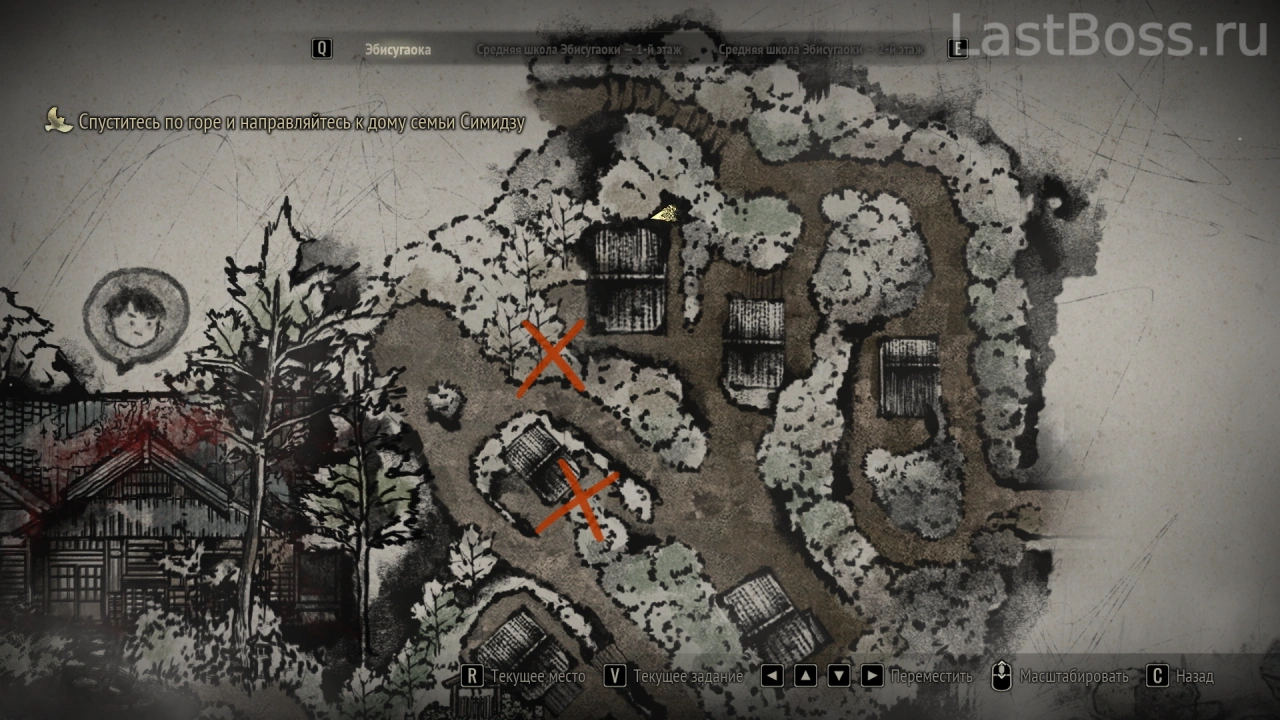
Task: Select the character face portrait bubble
Action: tap(134, 313)
